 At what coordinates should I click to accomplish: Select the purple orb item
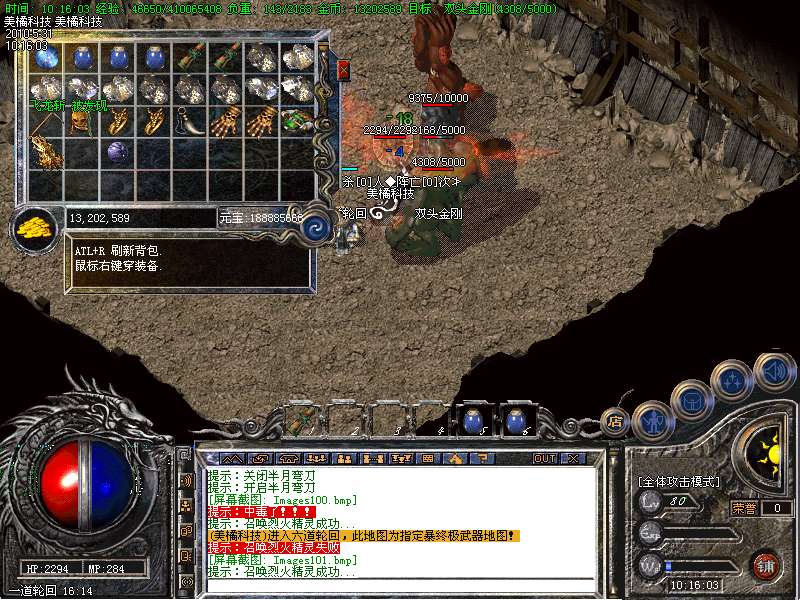[117, 153]
